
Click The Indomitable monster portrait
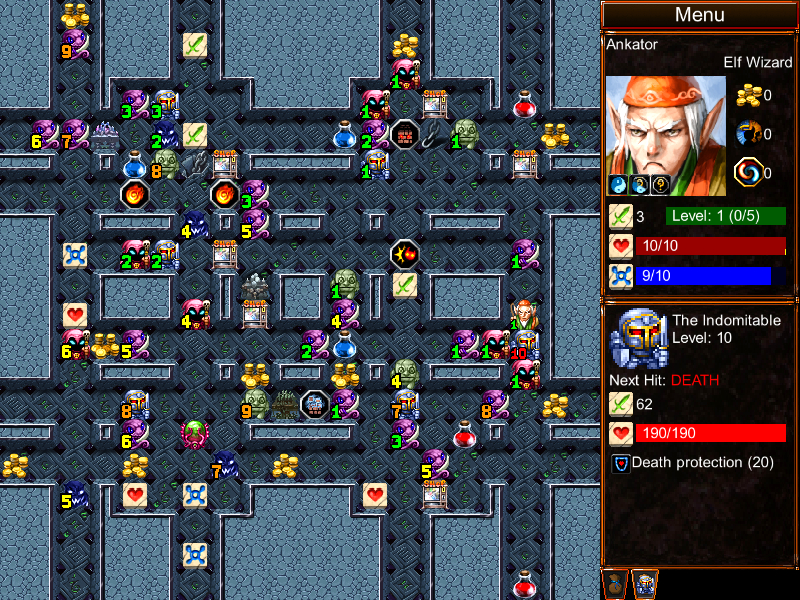click(637, 337)
